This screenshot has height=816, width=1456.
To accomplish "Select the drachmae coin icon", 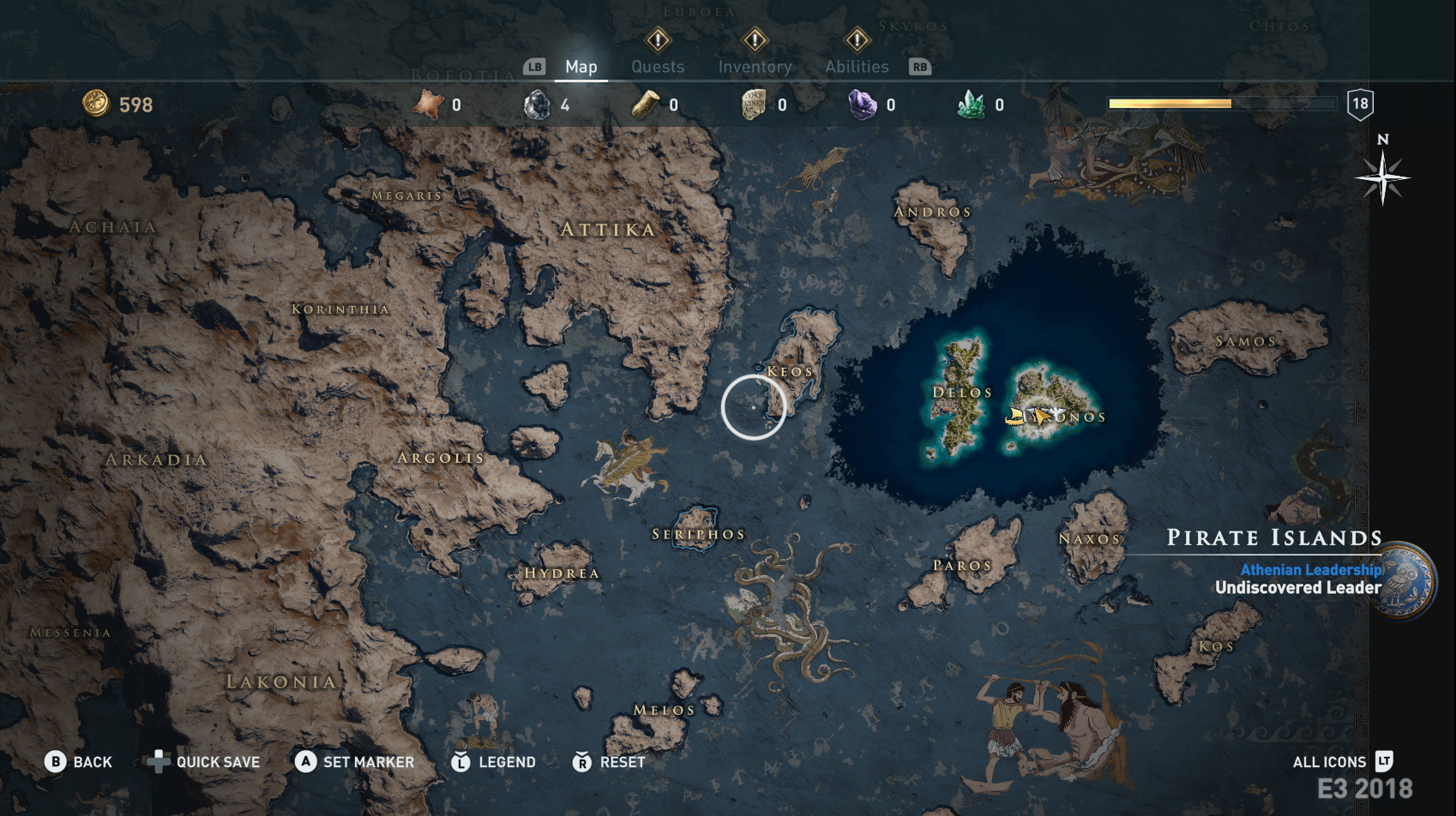I will 97,104.
